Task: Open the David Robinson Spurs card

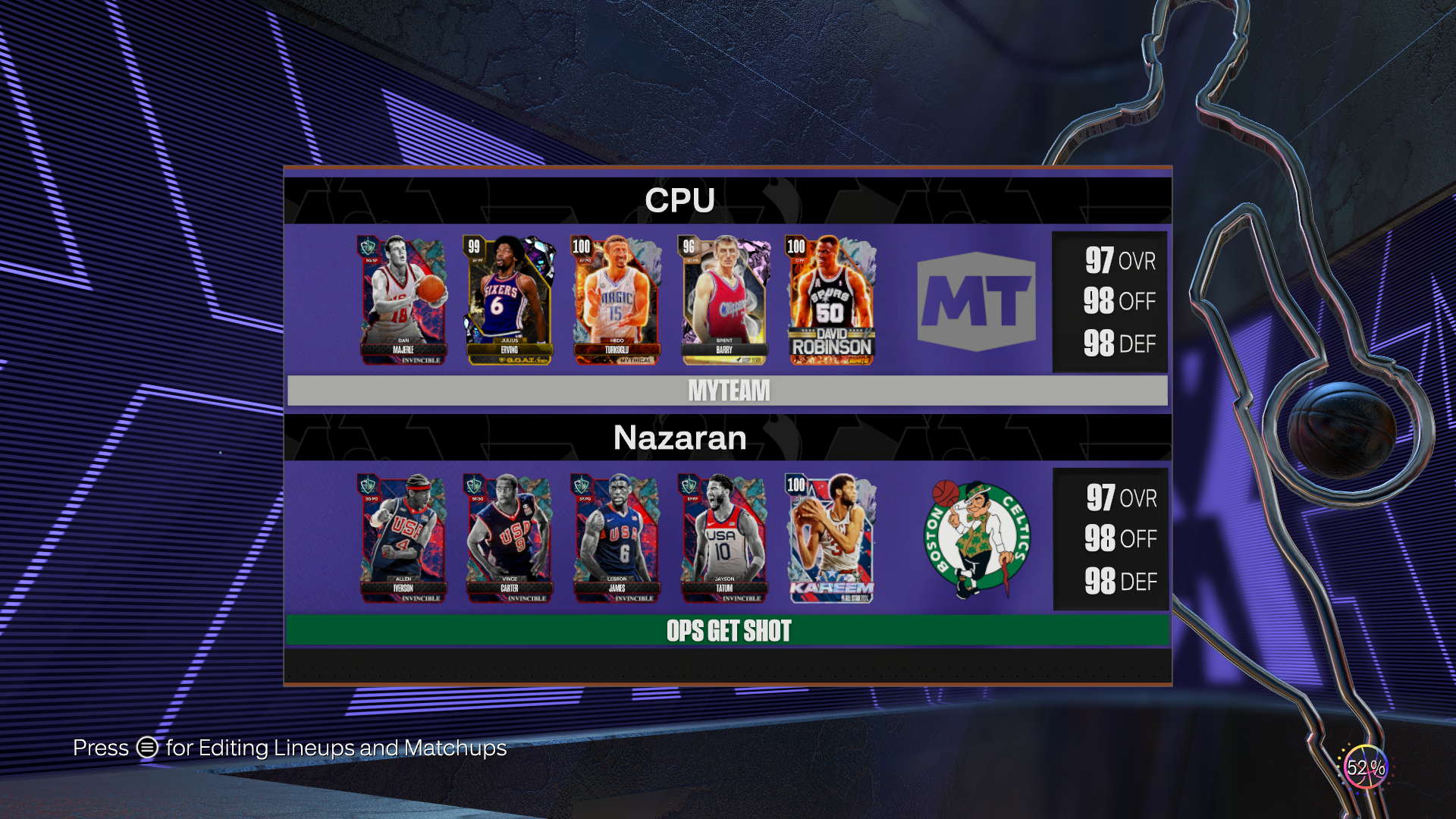Action: pyautogui.click(x=831, y=300)
